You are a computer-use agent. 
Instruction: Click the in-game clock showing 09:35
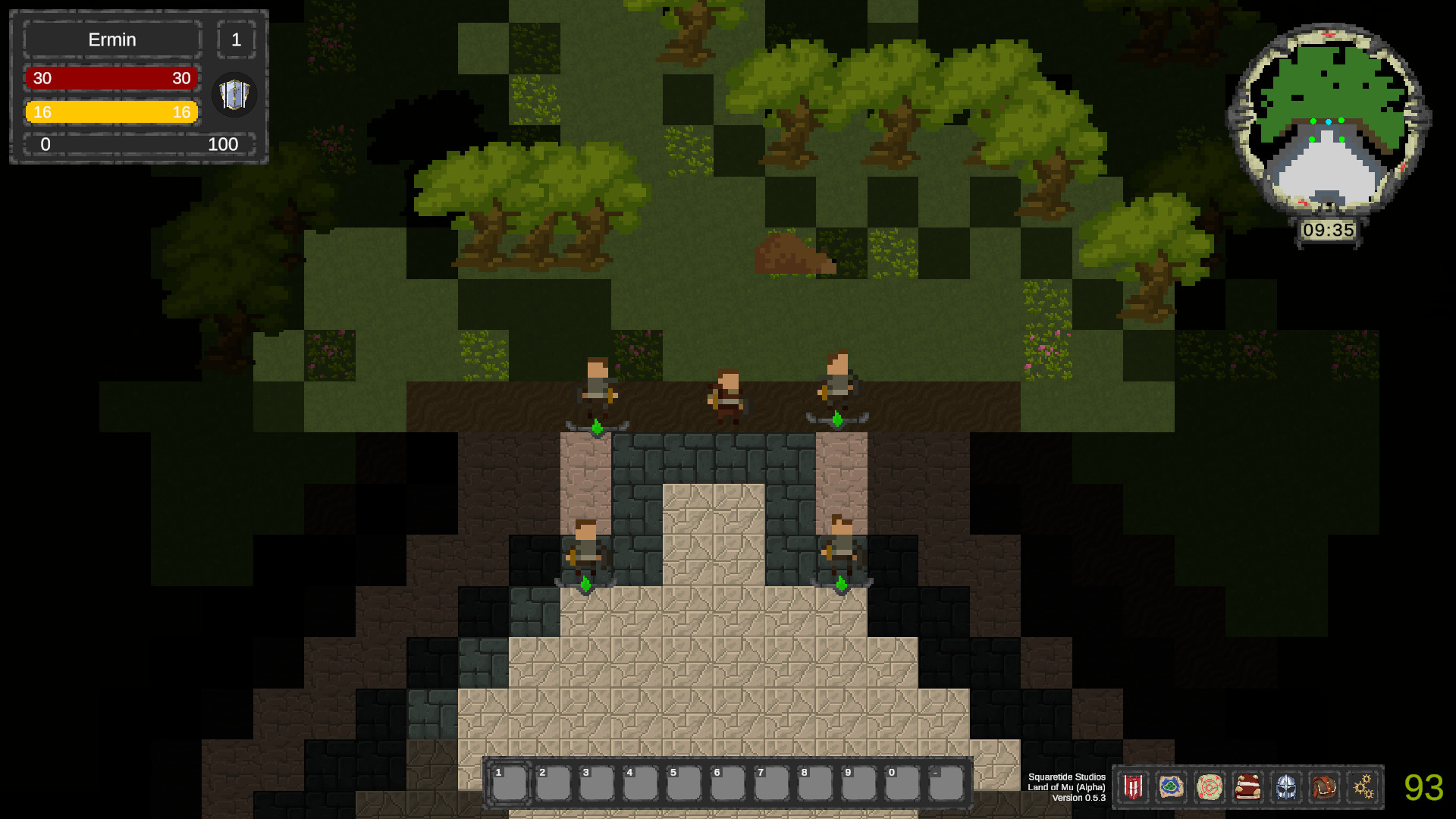point(1329,231)
